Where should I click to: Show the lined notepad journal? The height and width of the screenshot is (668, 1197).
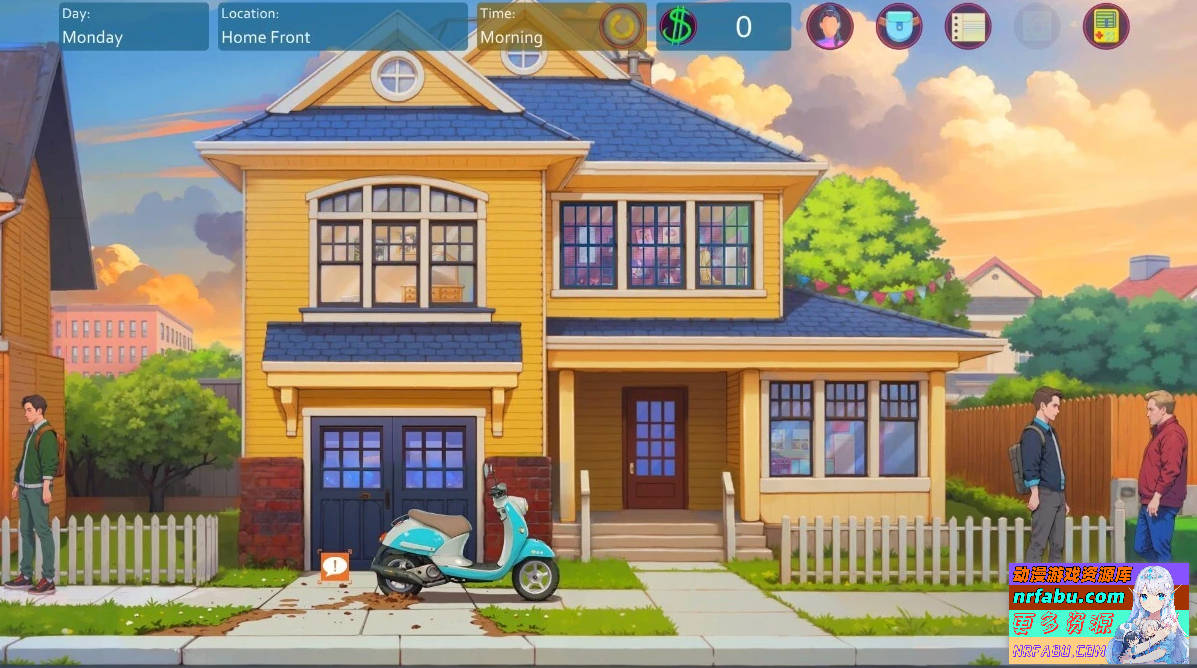coord(968,26)
